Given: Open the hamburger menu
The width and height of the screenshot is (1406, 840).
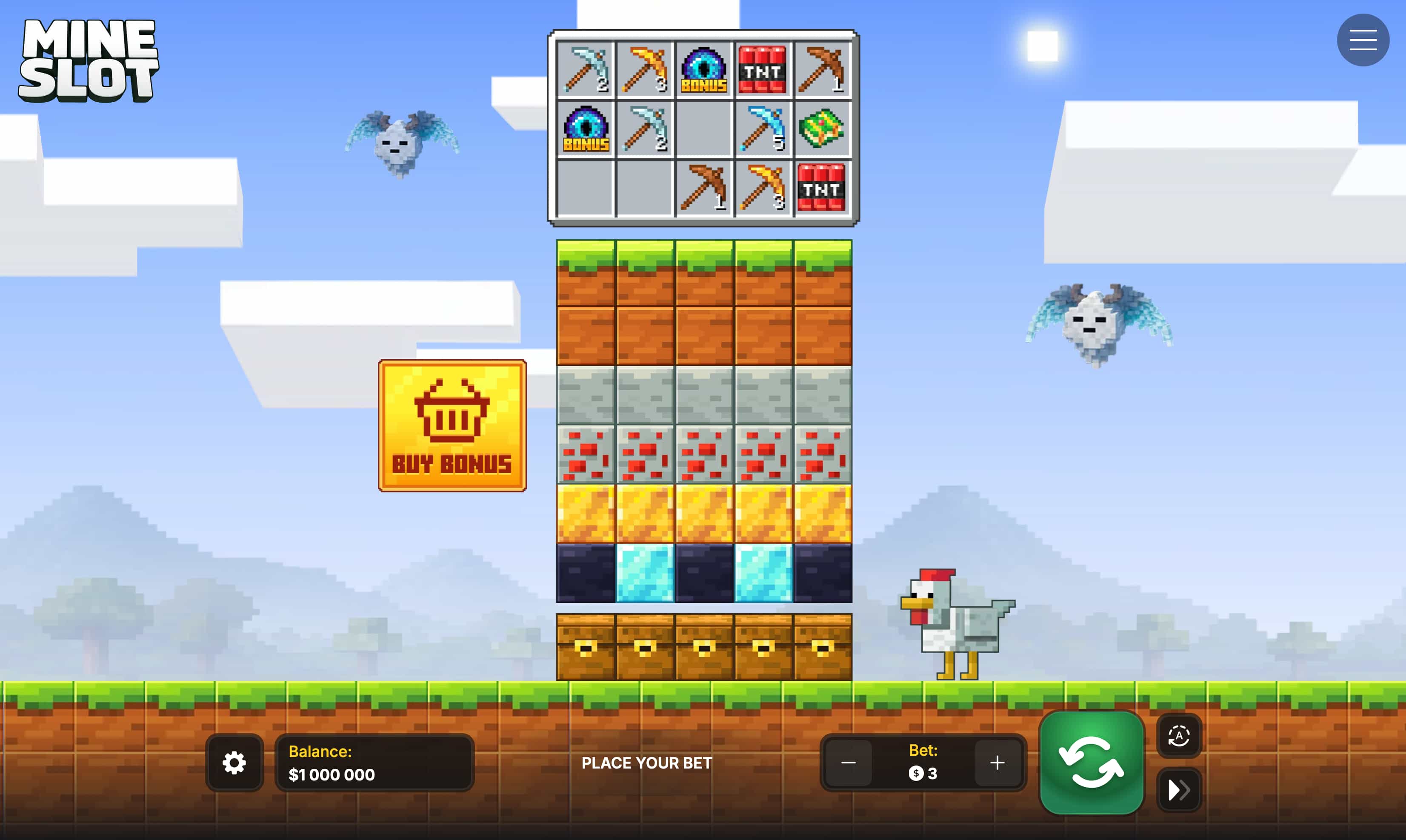Looking at the screenshot, I should click(x=1363, y=40).
